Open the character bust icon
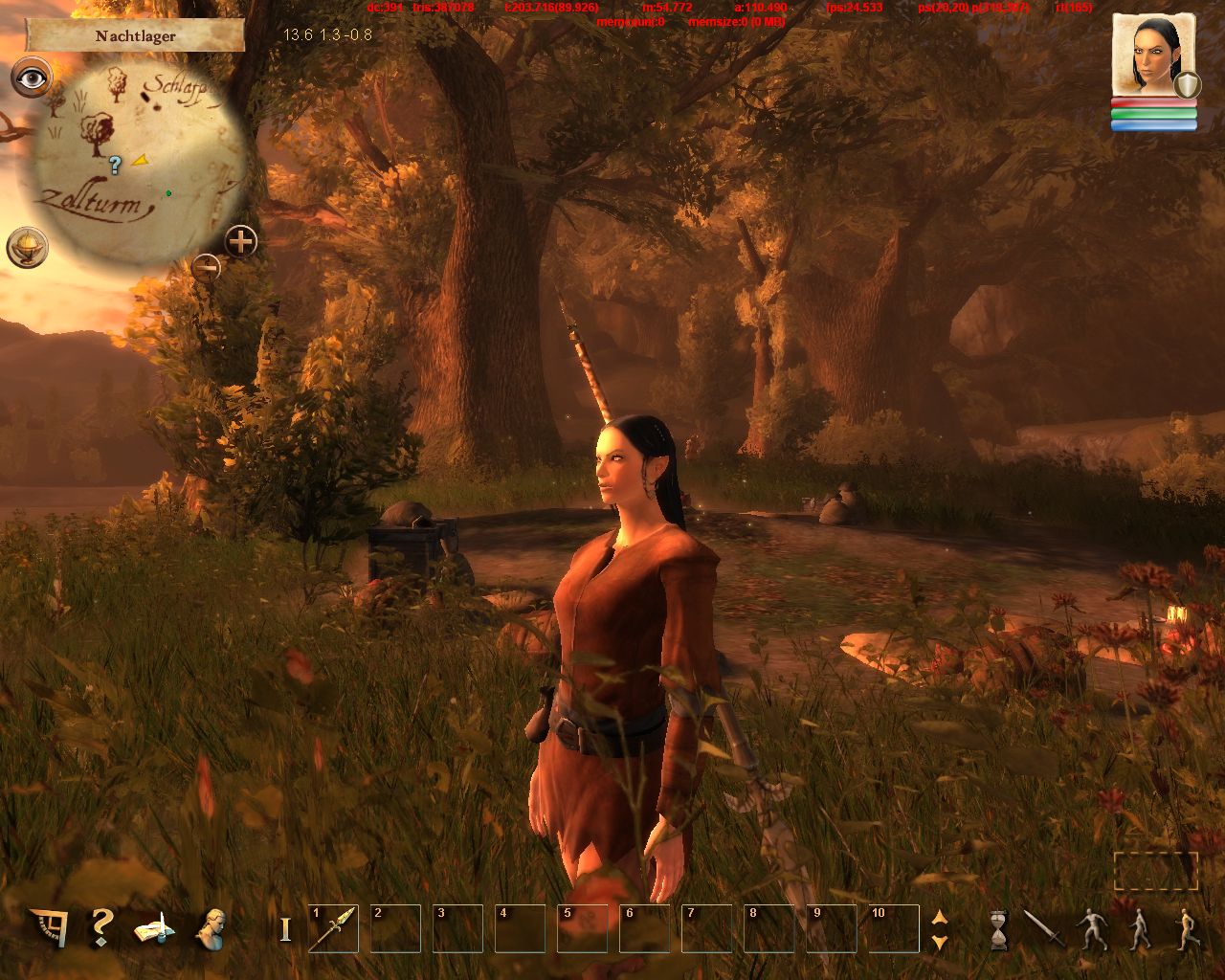This screenshot has width=1225, height=980. (x=211, y=928)
